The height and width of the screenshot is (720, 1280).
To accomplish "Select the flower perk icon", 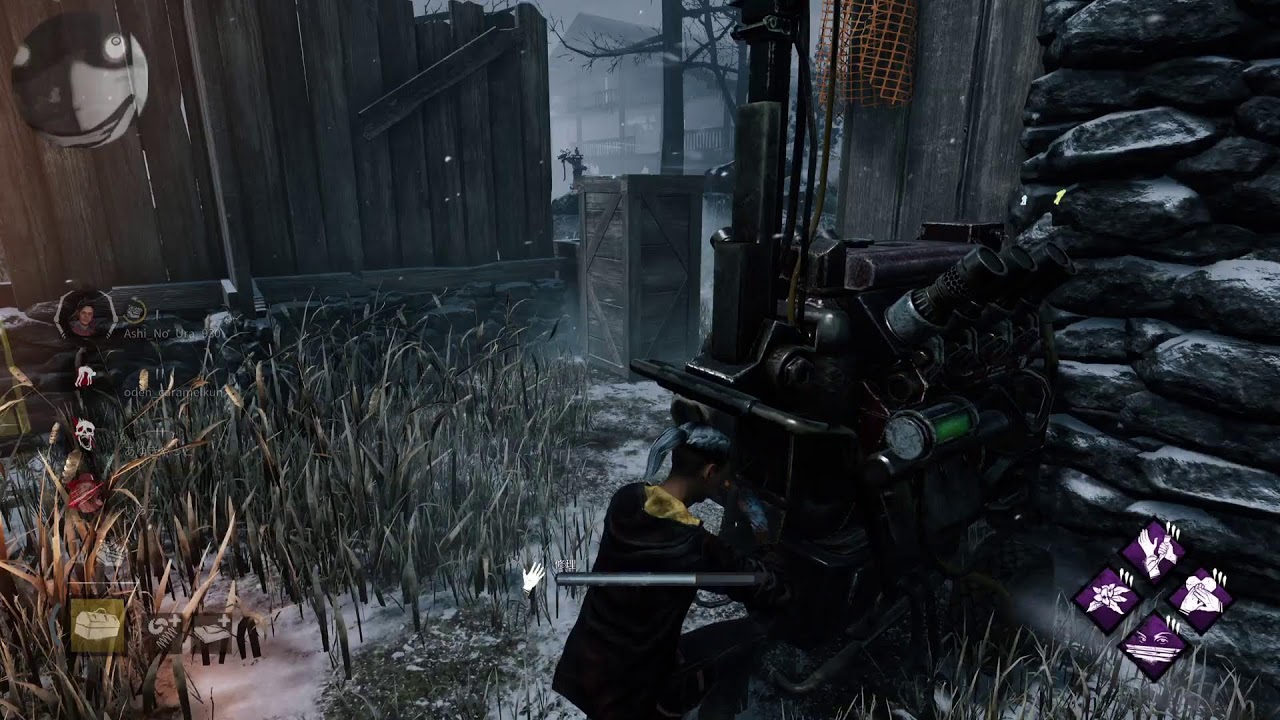I will [1108, 599].
